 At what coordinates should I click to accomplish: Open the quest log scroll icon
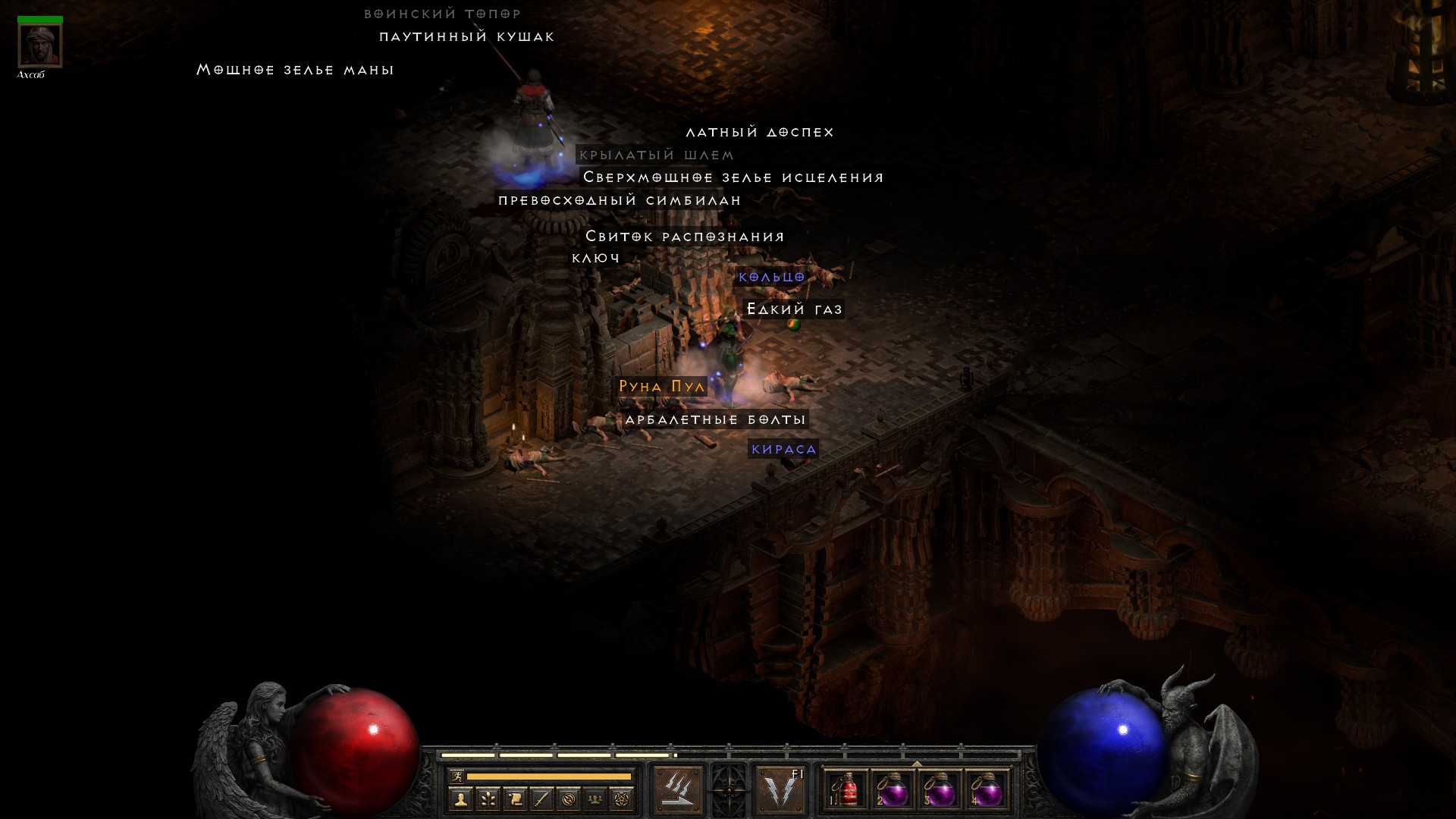pyautogui.click(x=515, y=799)
